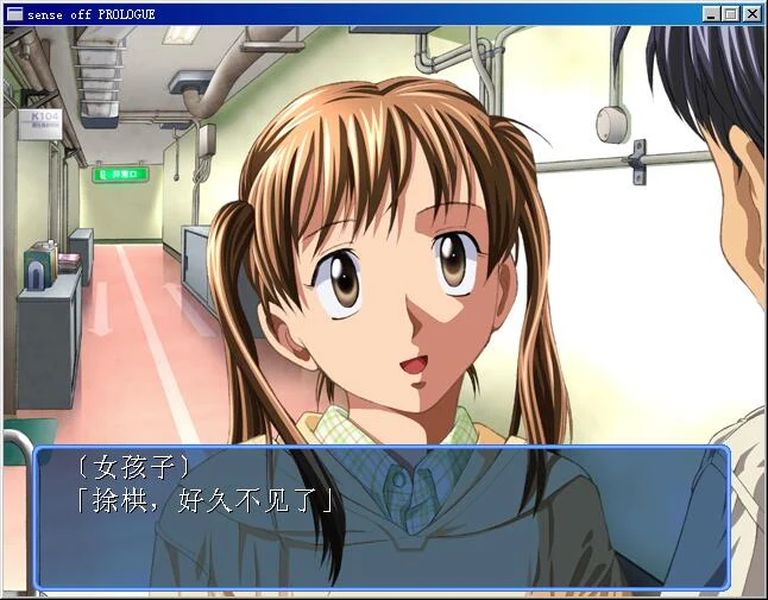Close the sense off PROLOGUE window

(x=752, y=14)
